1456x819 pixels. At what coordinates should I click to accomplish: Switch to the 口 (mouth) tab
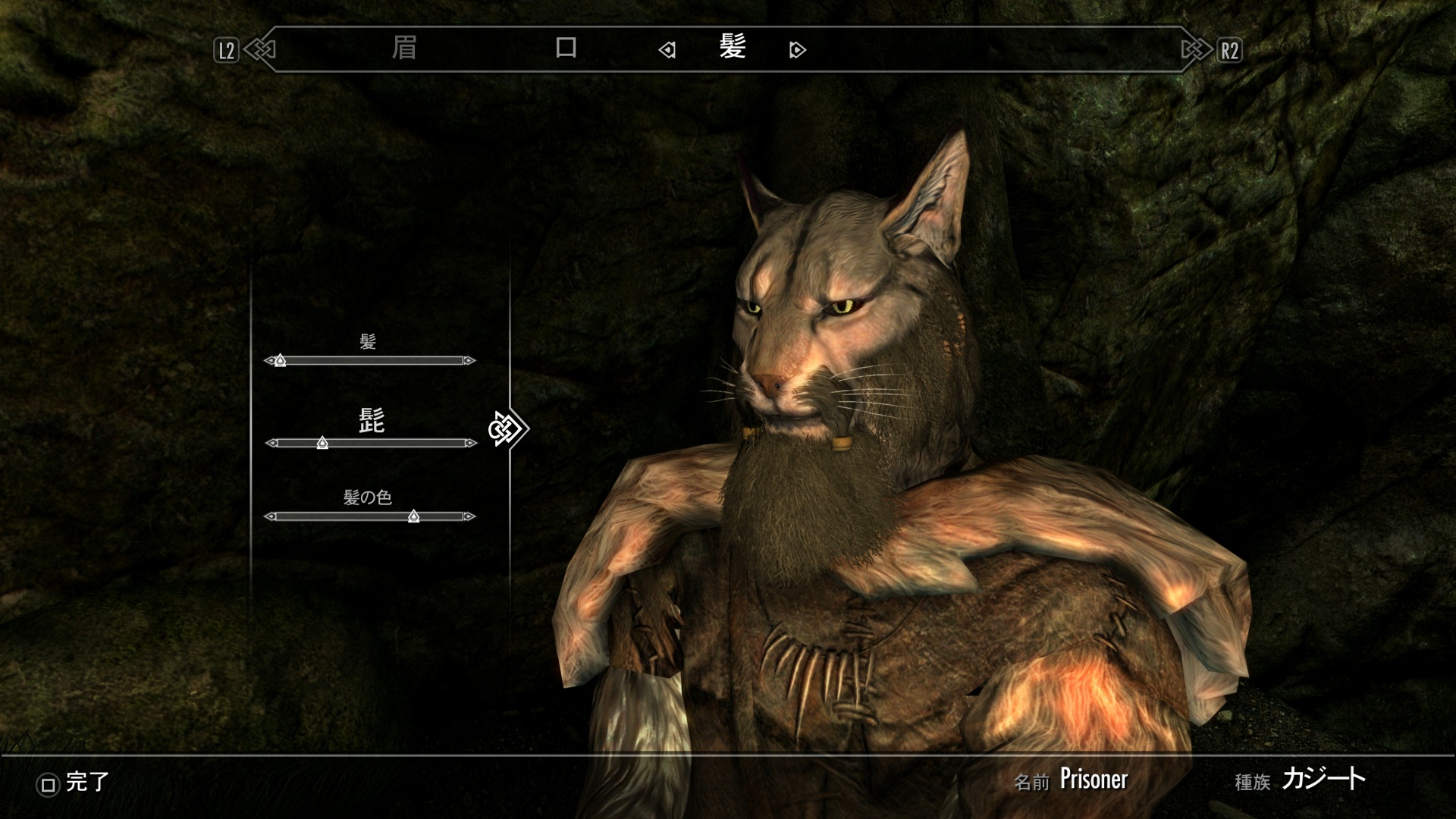(x=566, y=49)
